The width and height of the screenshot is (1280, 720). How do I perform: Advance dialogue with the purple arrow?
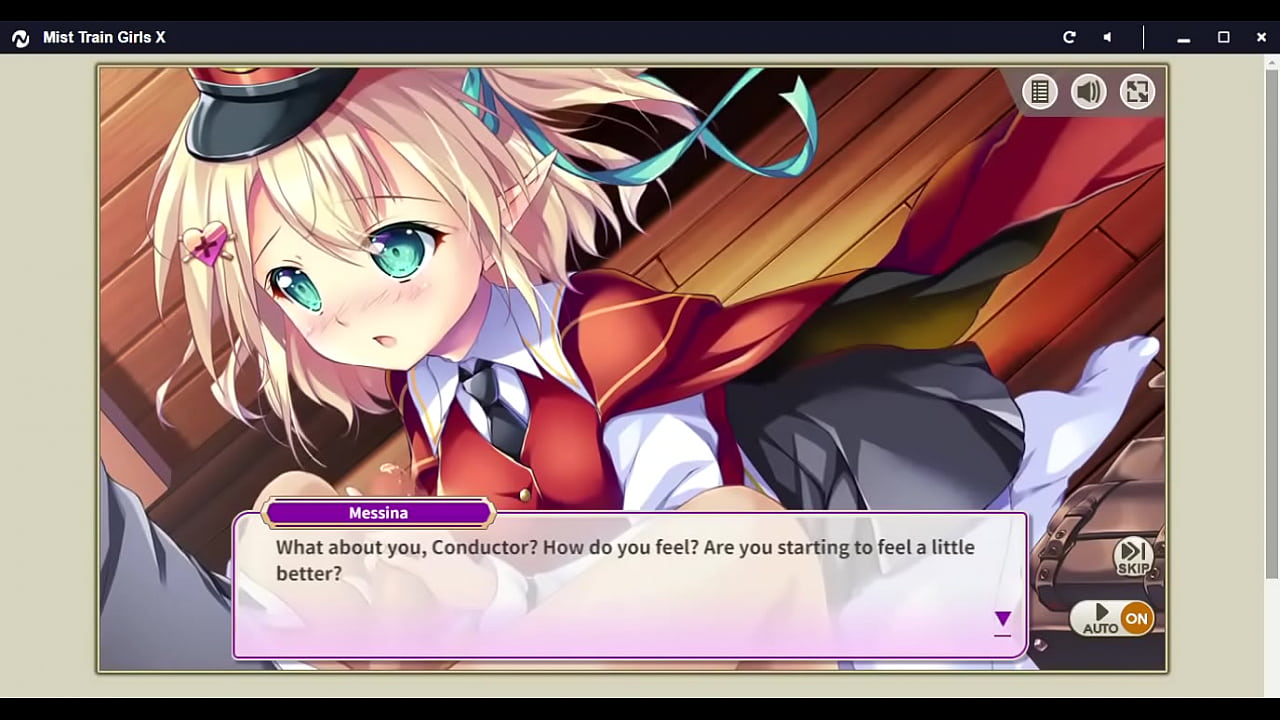[1002, 620]
